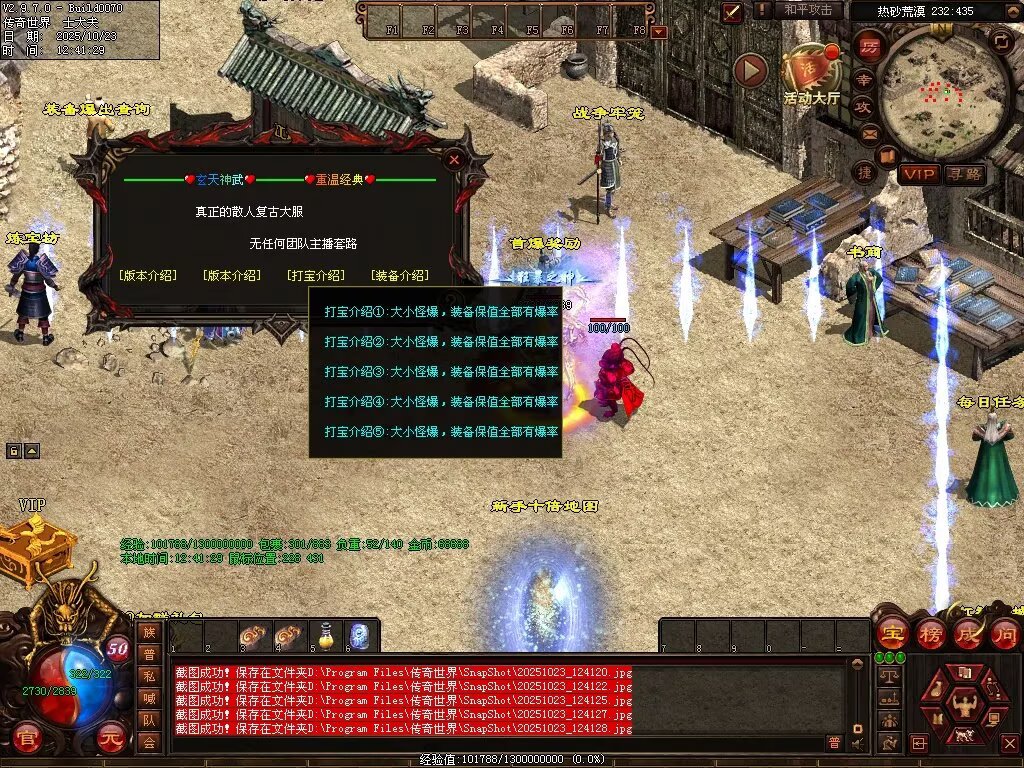
Task: Open the 打宝介绍 link in the dialog
Action: click(315, 275)
